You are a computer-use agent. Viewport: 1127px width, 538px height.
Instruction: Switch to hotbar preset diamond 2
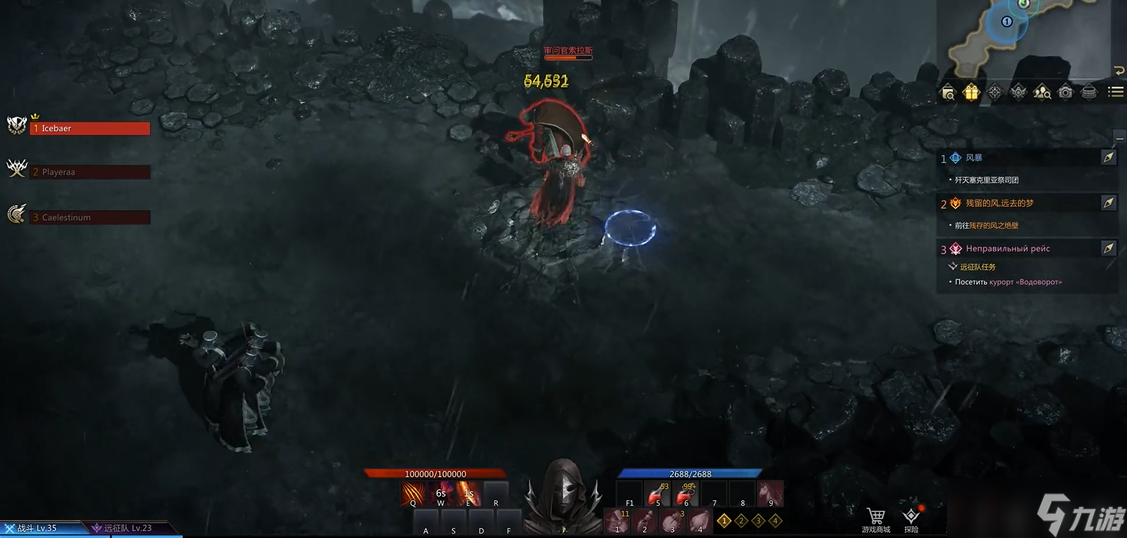coord(741,521)
